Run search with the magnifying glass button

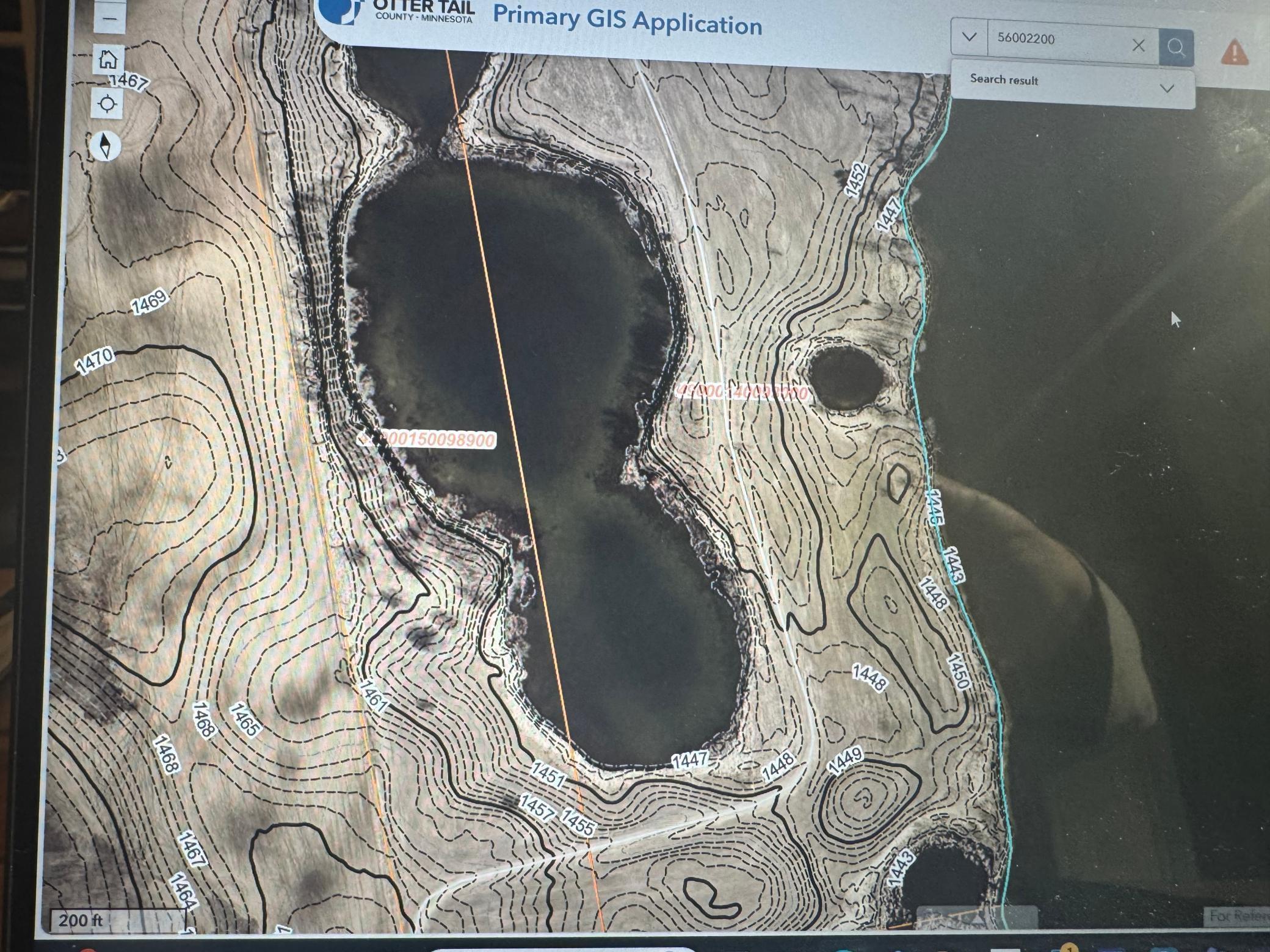click(x=1176, y=47)
